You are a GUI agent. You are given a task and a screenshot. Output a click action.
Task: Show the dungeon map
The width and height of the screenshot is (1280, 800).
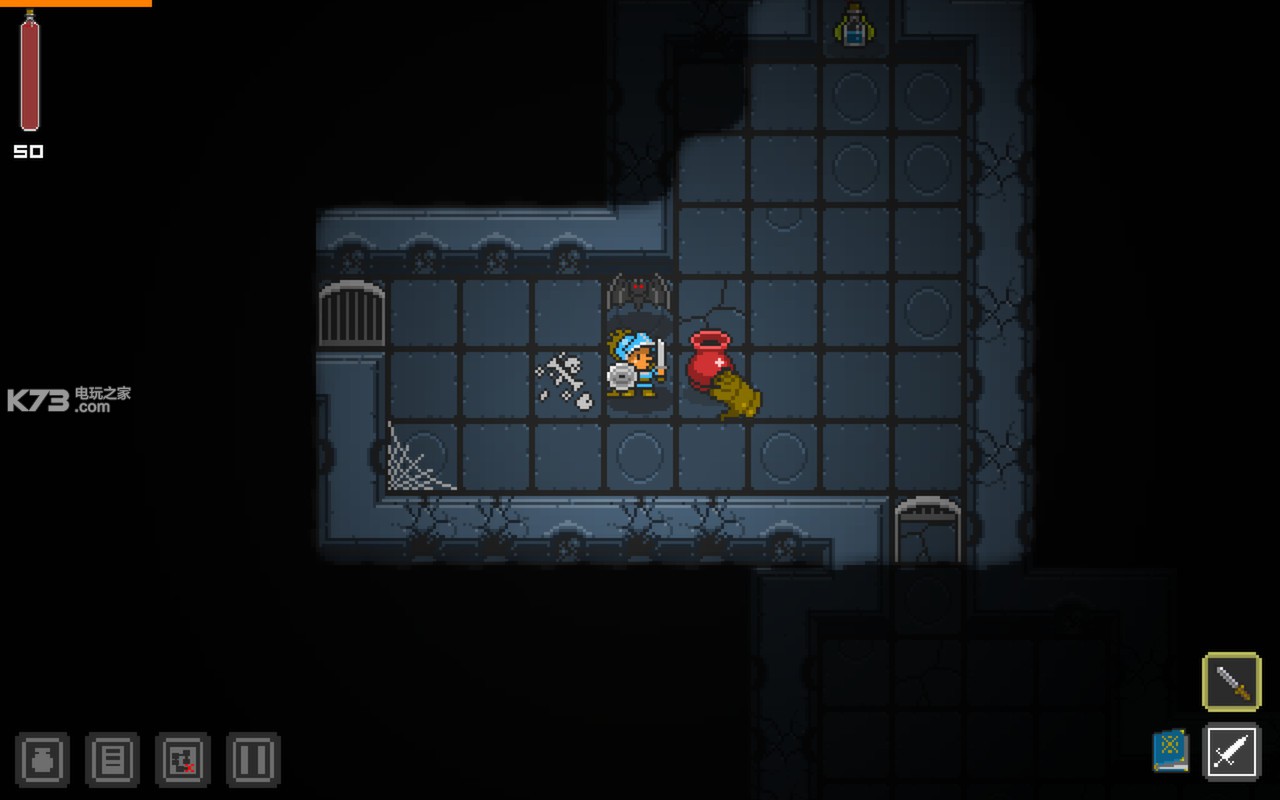(x=183, y=759)
